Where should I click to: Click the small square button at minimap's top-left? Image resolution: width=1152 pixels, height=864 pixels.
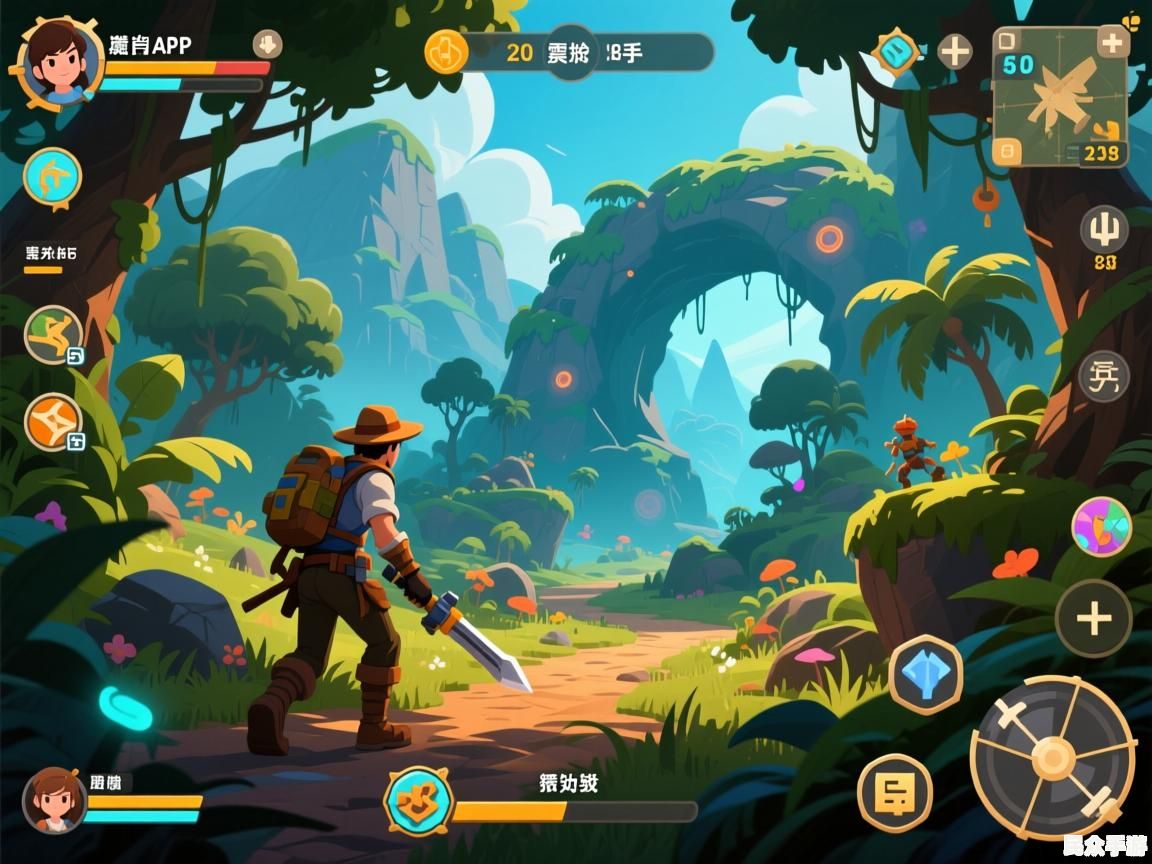(1007, 41)
